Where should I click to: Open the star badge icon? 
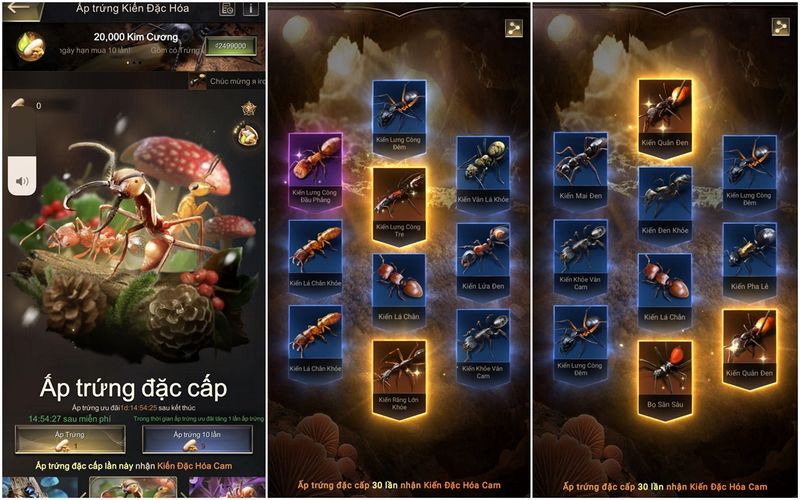pyautogui.click(x=248, y=108)
